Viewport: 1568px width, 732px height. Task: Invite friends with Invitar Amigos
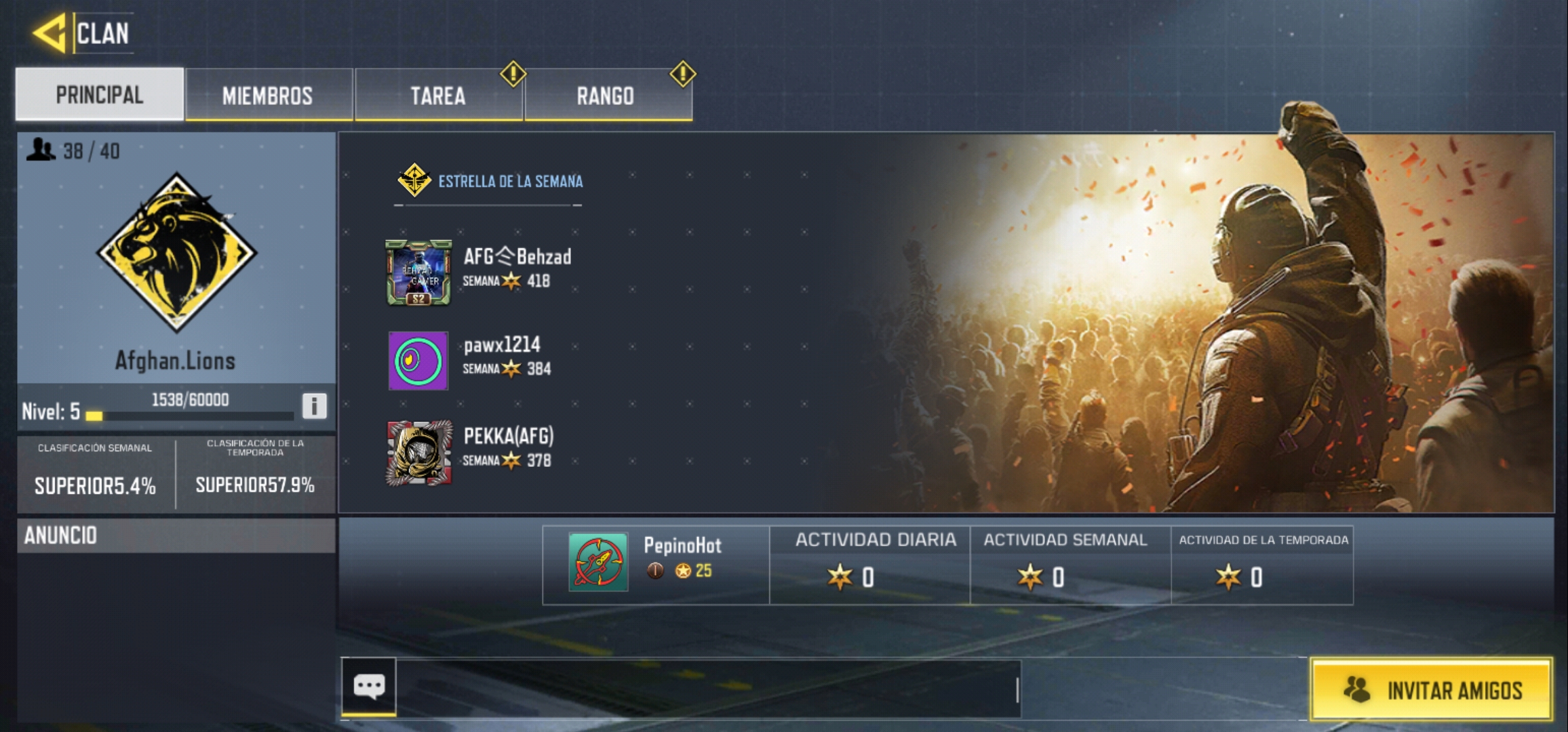(x=1431, y=690)
